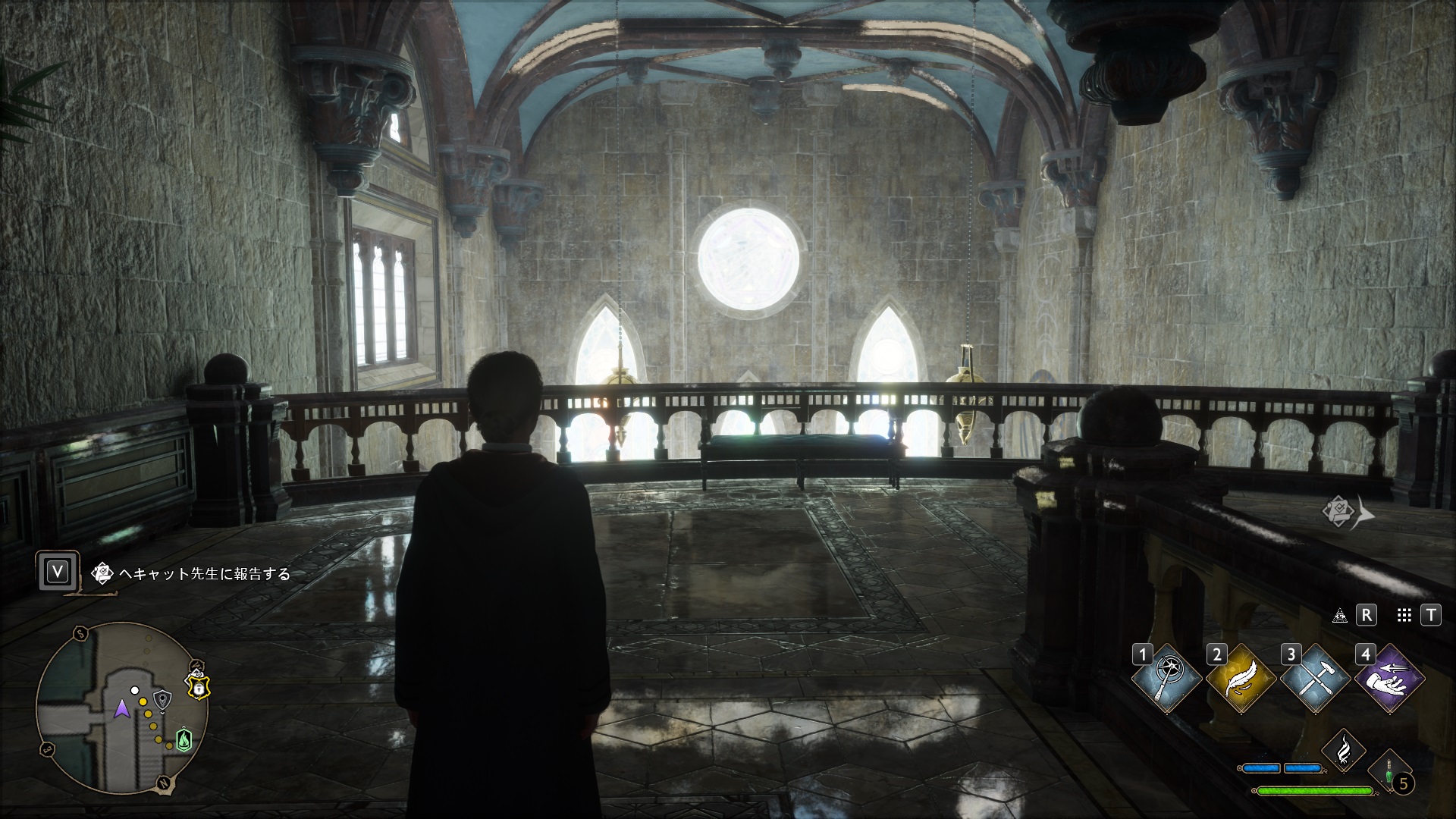Activate the crossed hammers Reparo spell
Viewport: 1456px width, 819px height.
(x=1314, y=678)
